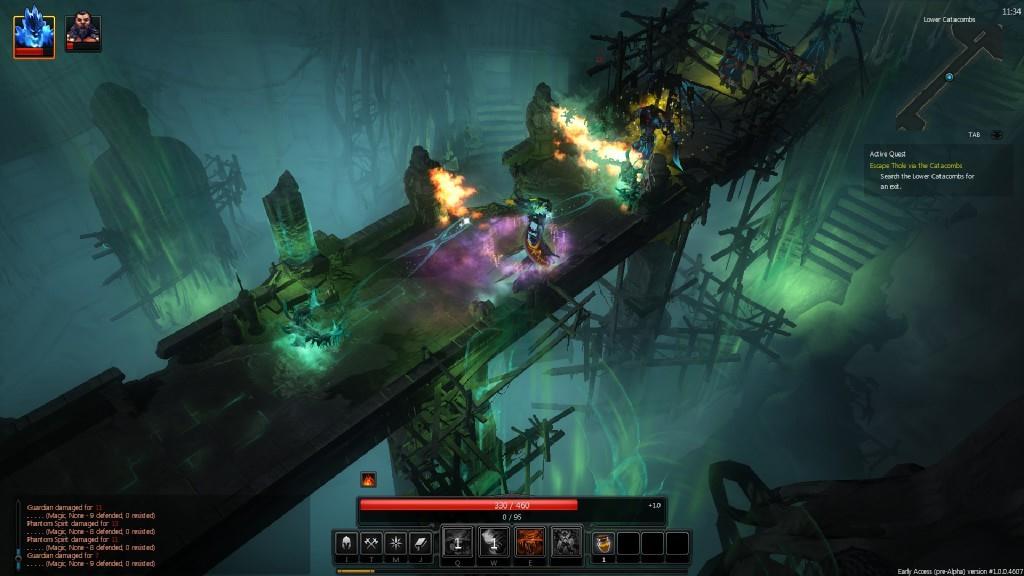Use the fiery orange E ability
Viewport: 1024px width, 576px height.
tap(531, 542)
